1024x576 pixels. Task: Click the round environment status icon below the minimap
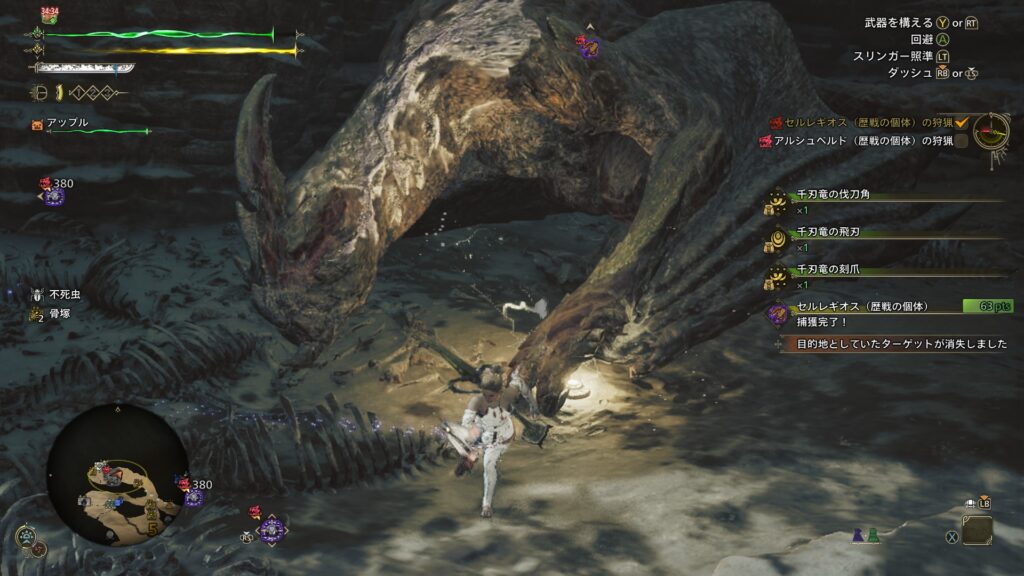coord(27,537)
